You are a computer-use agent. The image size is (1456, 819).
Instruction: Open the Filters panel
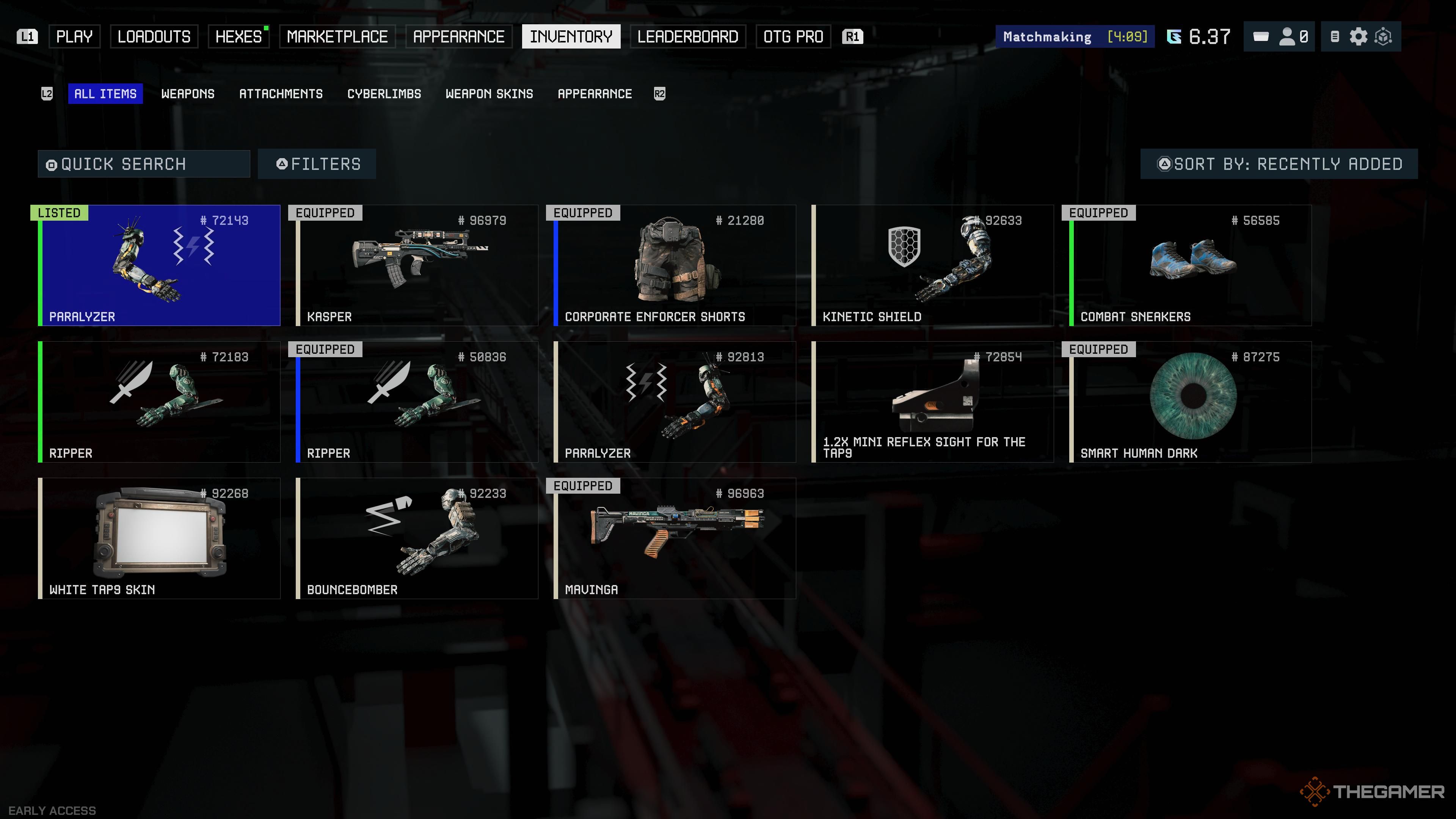tap(317, 164)
